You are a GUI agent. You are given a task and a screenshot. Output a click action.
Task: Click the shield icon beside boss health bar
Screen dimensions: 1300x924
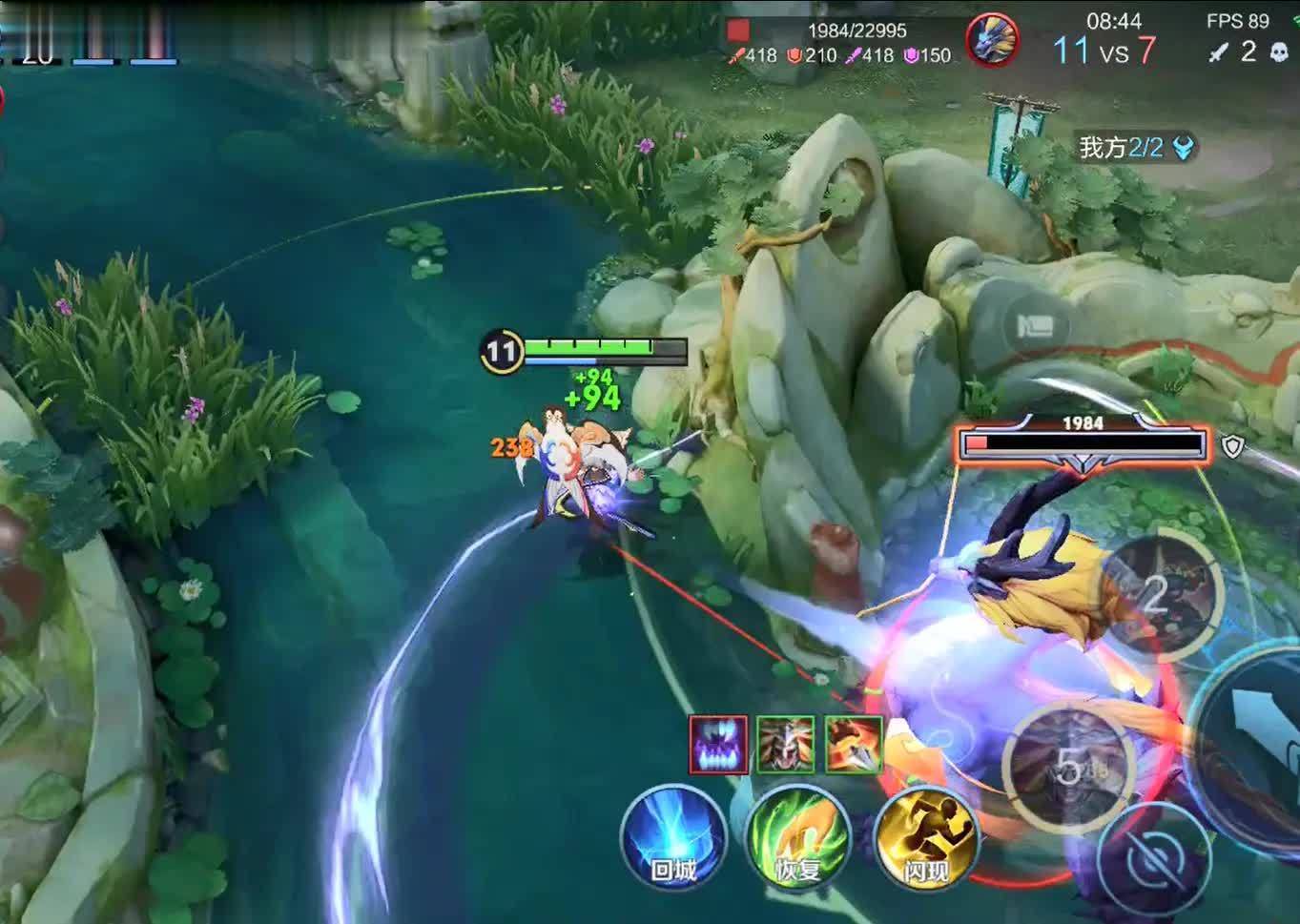tap(1232, 445)
